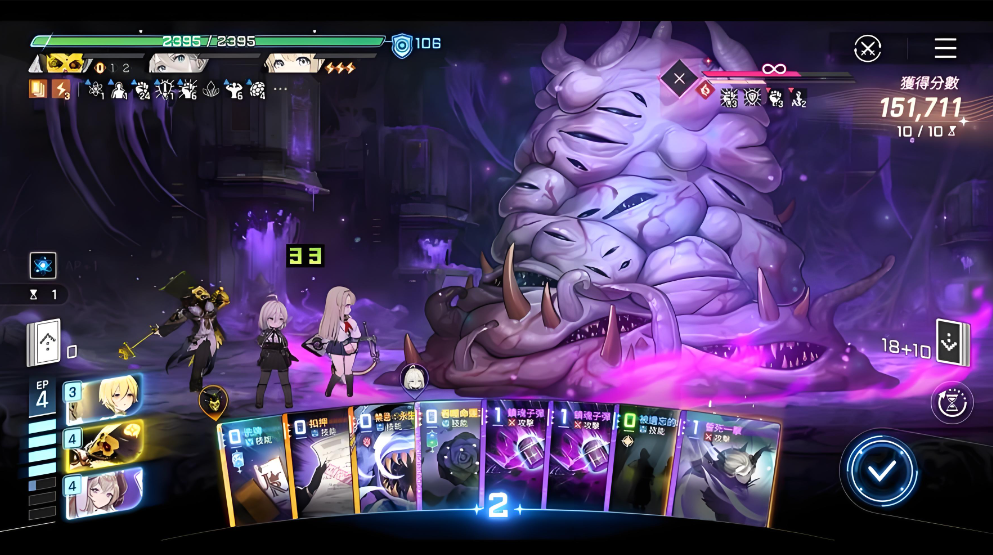Open the round hourglass button
This screenshot has width=993, height=555.
tap(951, 402)
